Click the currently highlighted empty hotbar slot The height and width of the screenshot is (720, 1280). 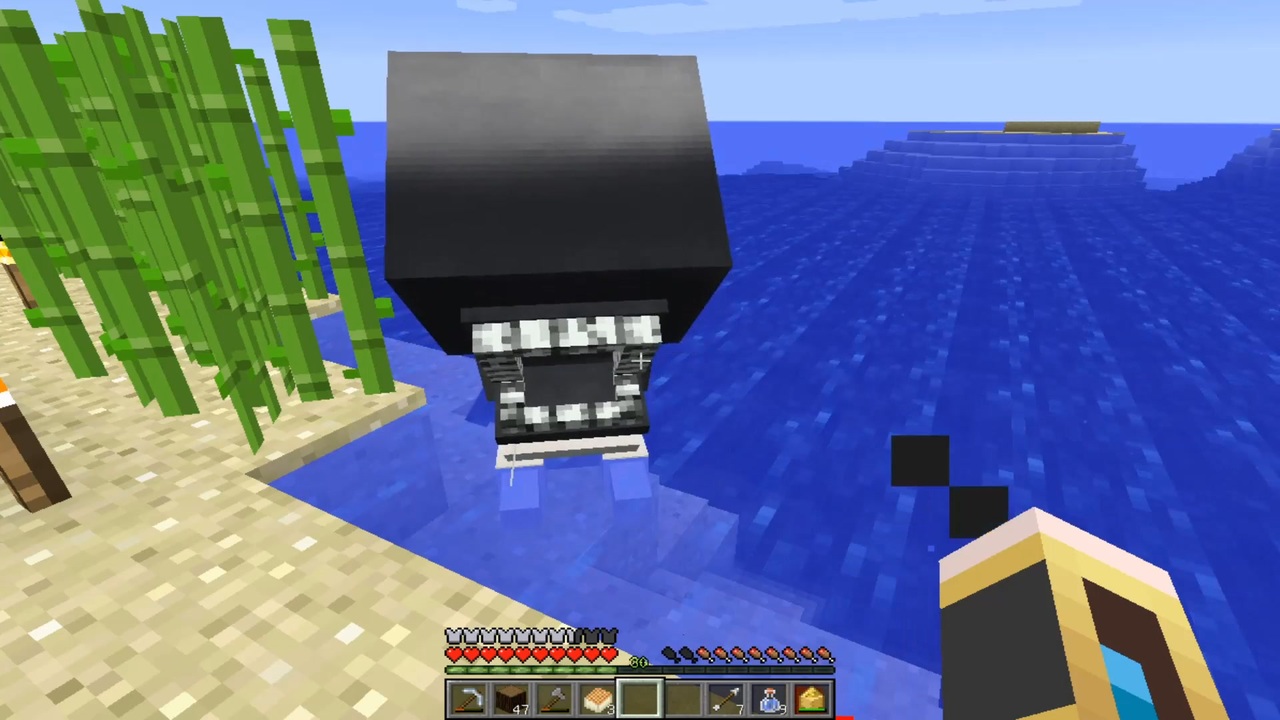[x=640, y=698]
